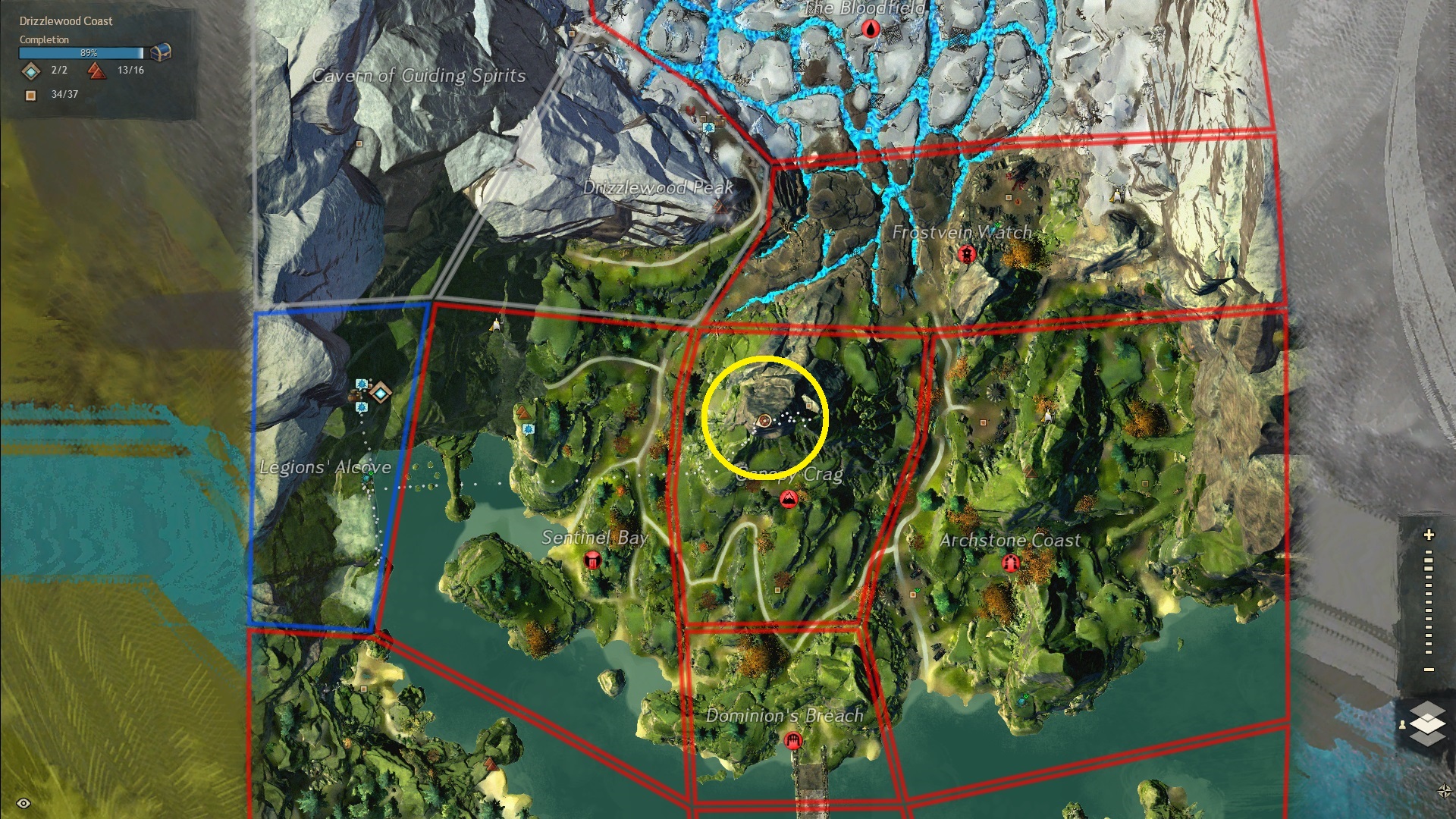Zoom out with the minus button
This screenshot has height=819, width=1456.
(1429, 670)
